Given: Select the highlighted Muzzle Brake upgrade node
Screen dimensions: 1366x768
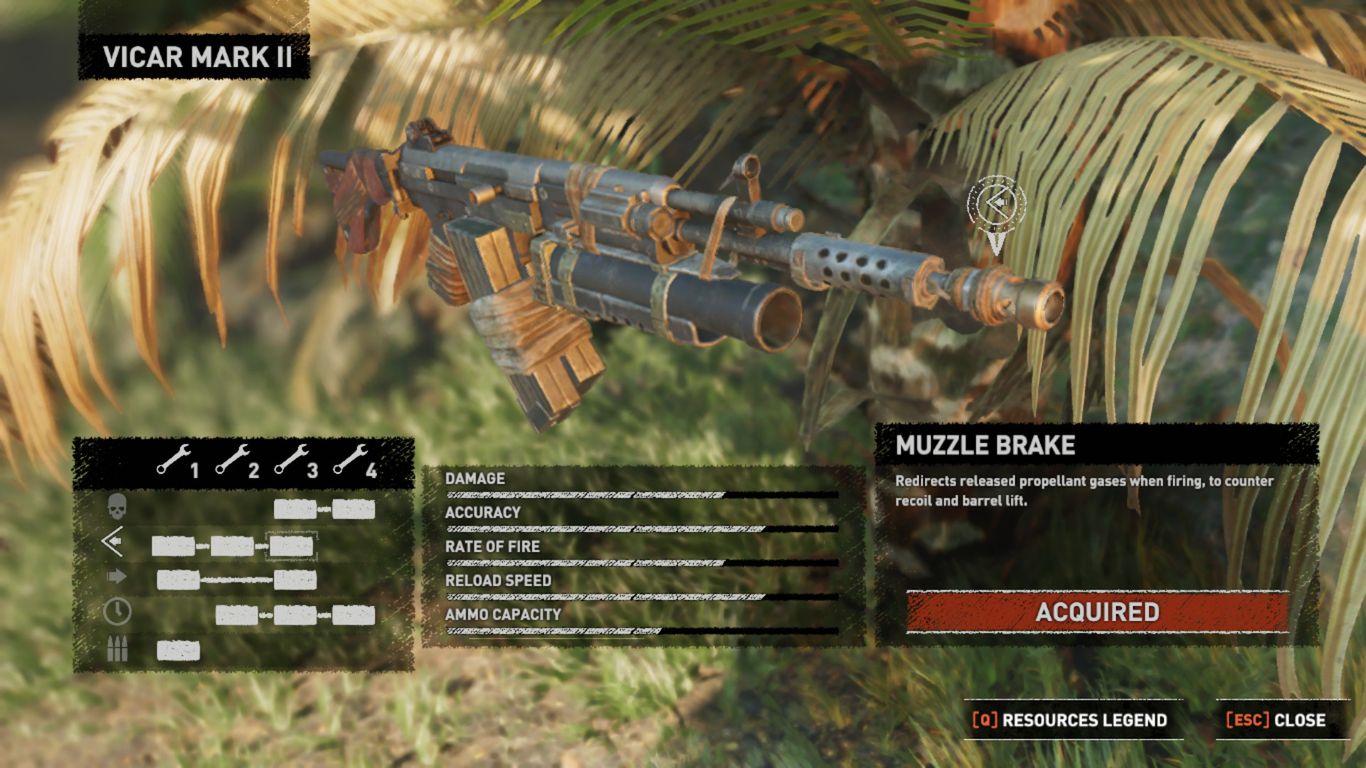Looking at the screenshot, I should pyautogui.click(x=291, y=546).
